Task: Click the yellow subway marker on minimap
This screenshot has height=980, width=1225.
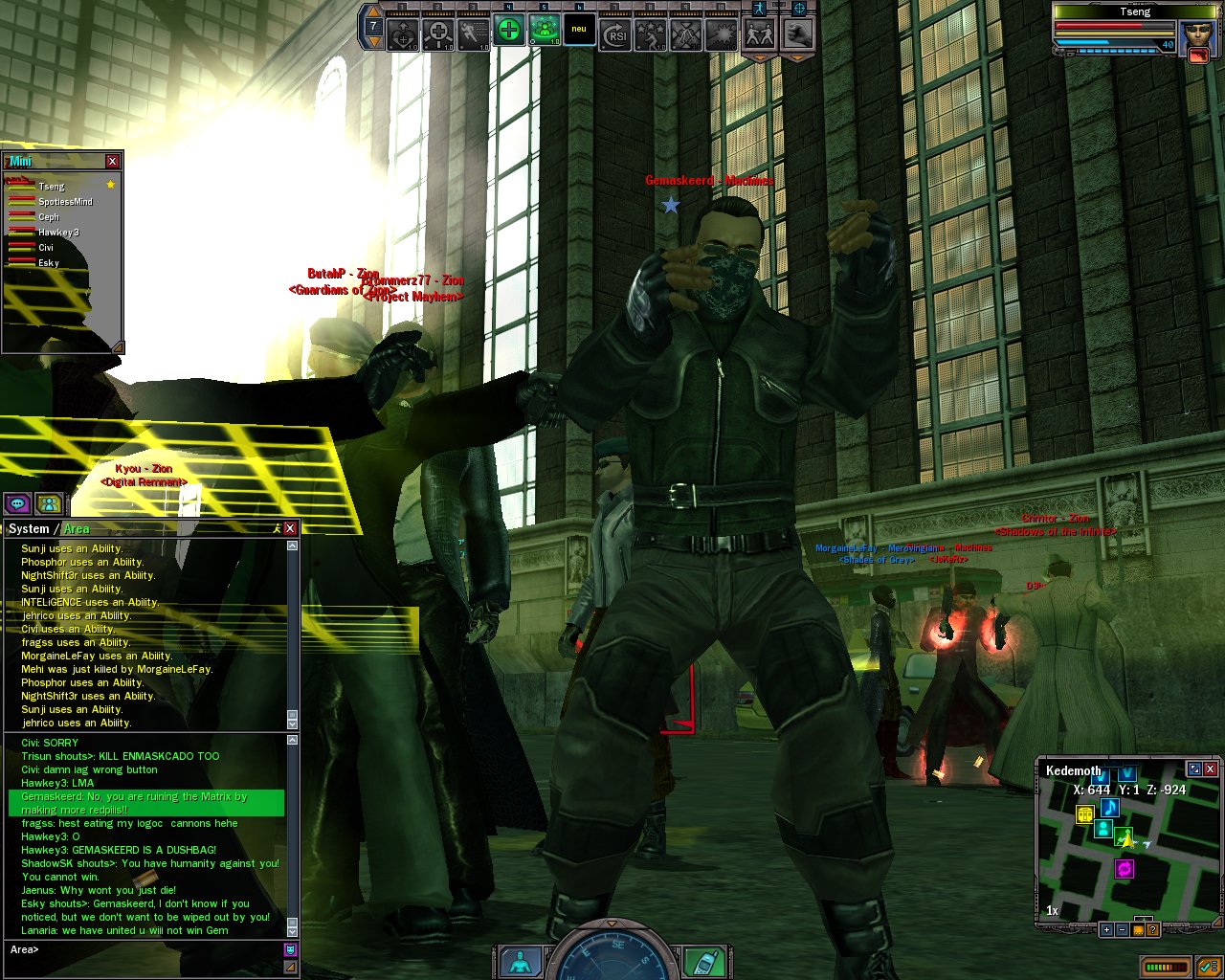Action: pos(1084,814)
